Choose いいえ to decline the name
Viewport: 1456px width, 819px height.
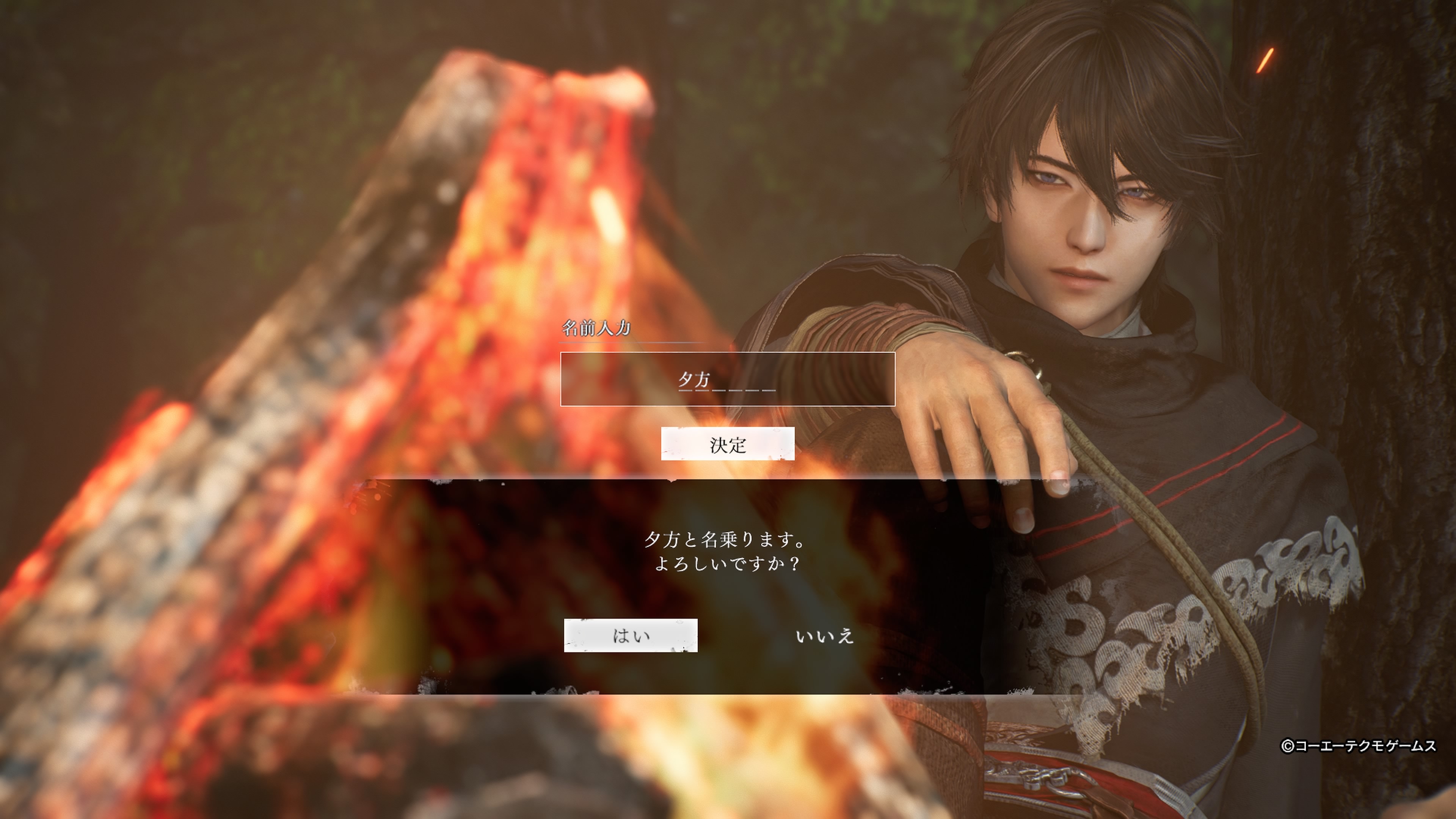[x=824, y=637]
